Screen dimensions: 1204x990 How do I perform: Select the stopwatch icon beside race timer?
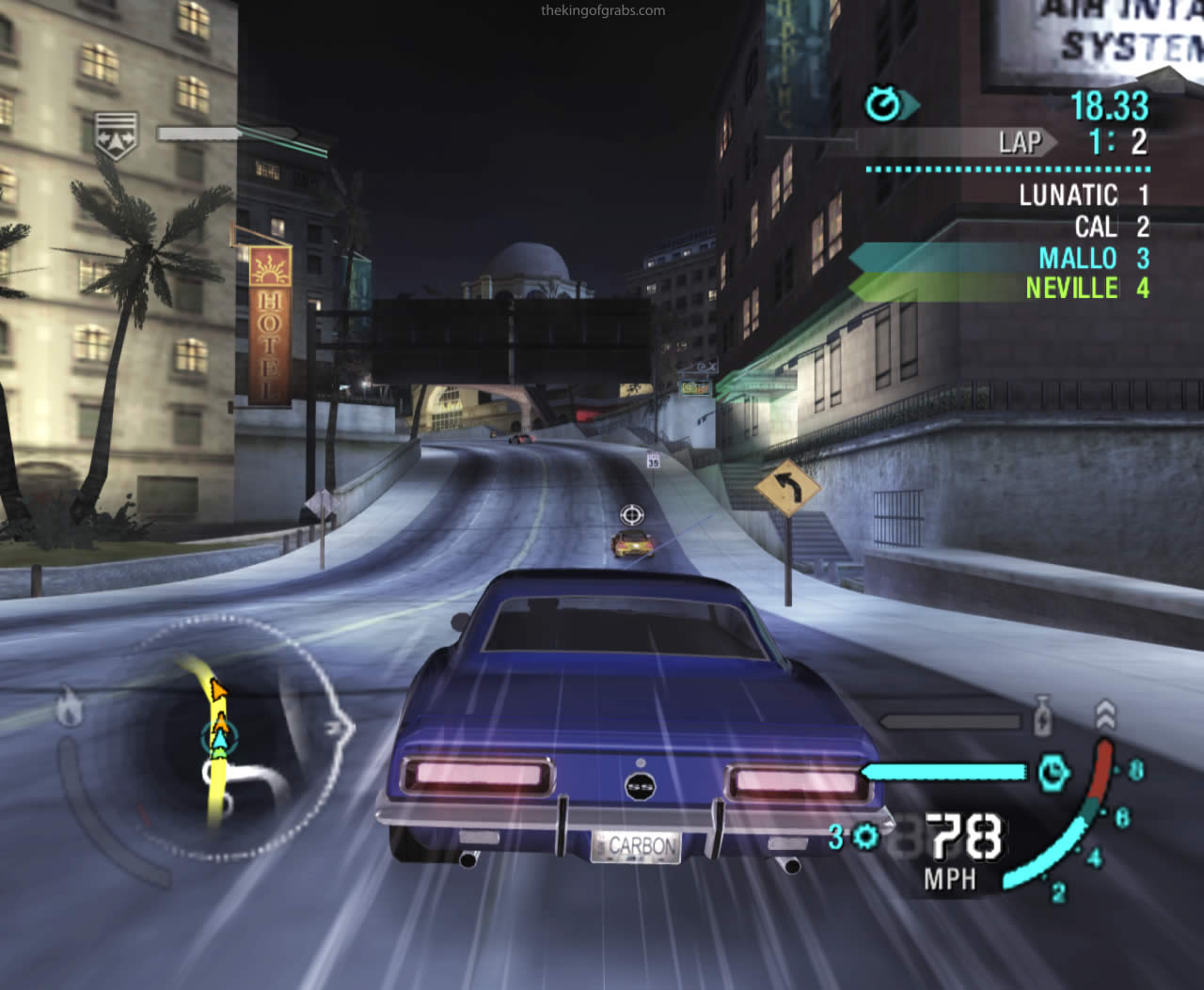pos(884,104)
